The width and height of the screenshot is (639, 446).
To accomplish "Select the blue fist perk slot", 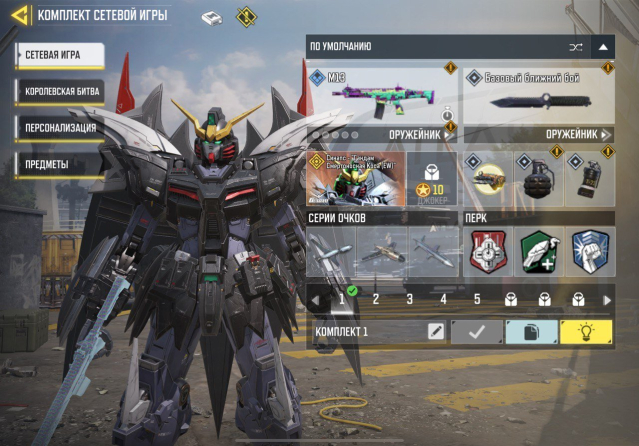I will click(590, 252).
